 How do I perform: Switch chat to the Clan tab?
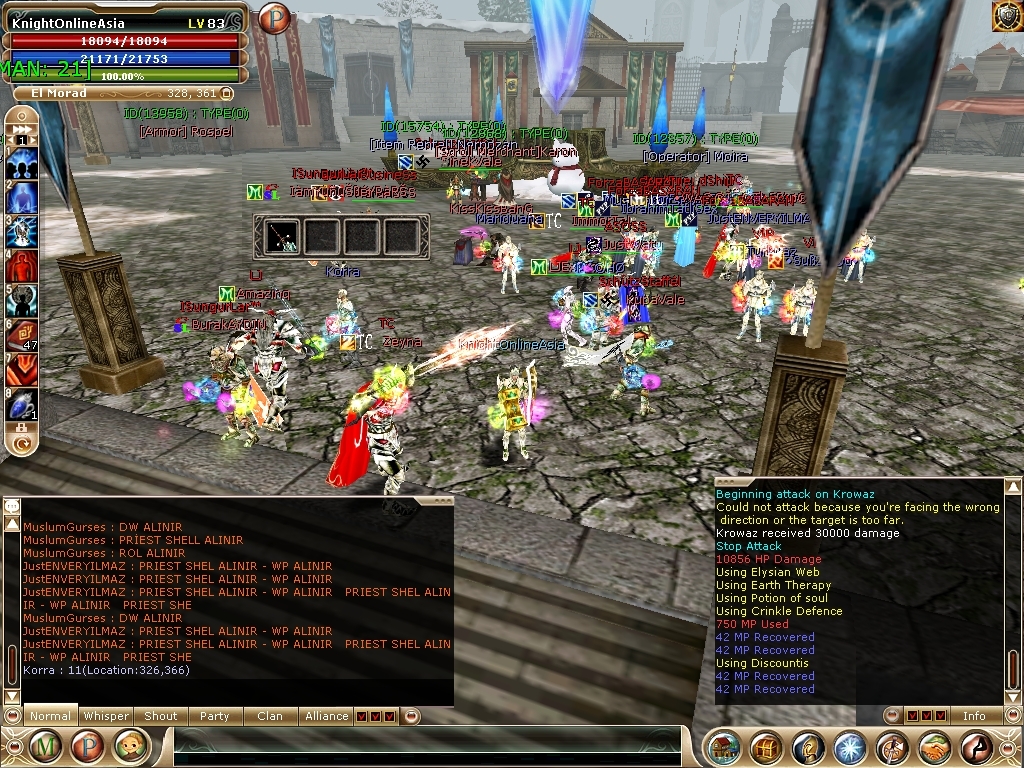[270, 716]
